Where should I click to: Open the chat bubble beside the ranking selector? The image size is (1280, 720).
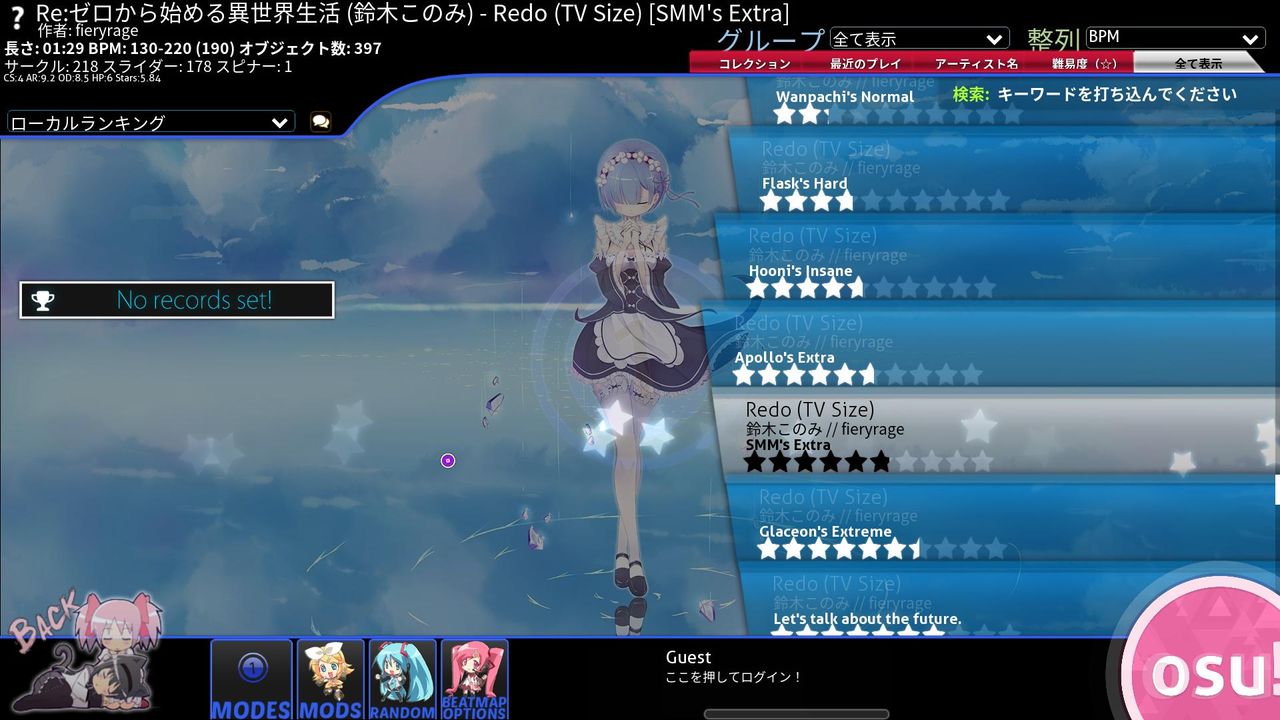[318, 121]
